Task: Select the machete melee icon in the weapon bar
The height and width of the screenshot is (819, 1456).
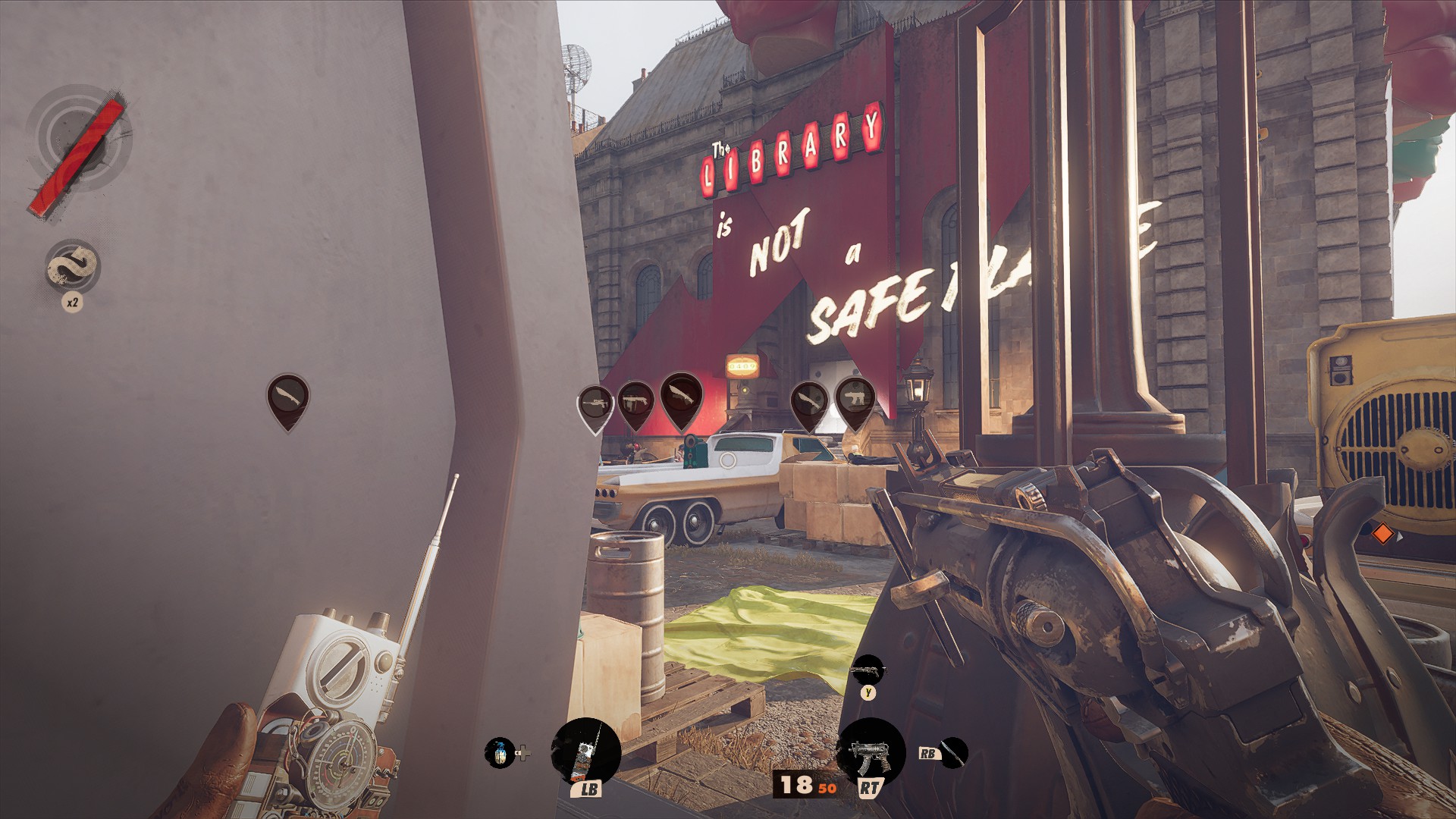Action: click(x=953, y=752)
